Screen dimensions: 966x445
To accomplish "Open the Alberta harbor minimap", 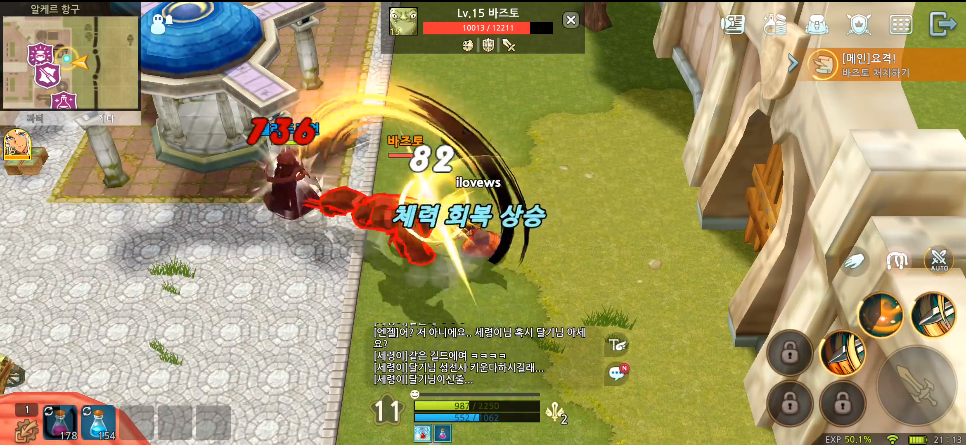I will coord(68,61).
